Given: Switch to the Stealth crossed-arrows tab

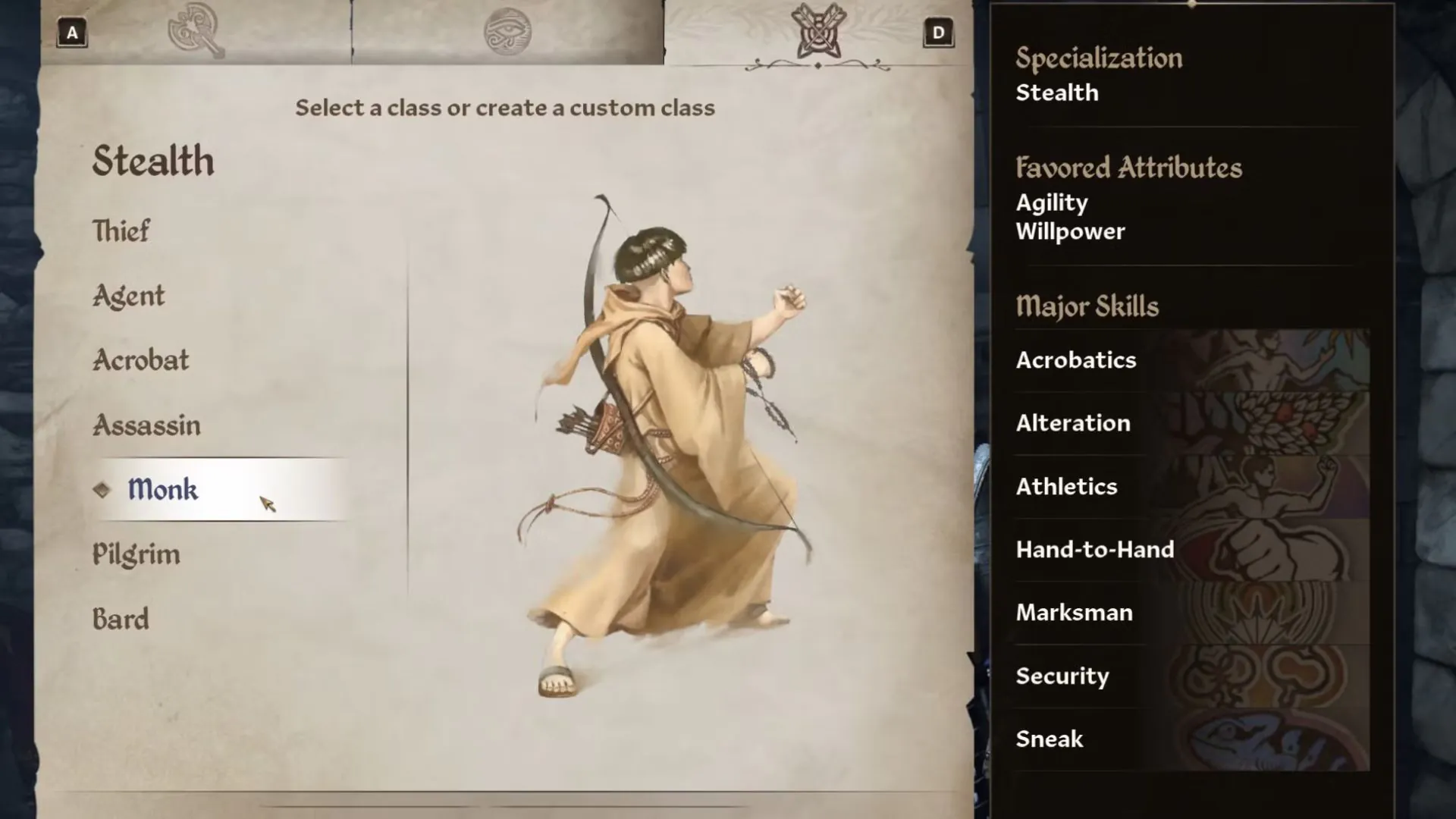Looking at the screenshot, I should point(817,31).
